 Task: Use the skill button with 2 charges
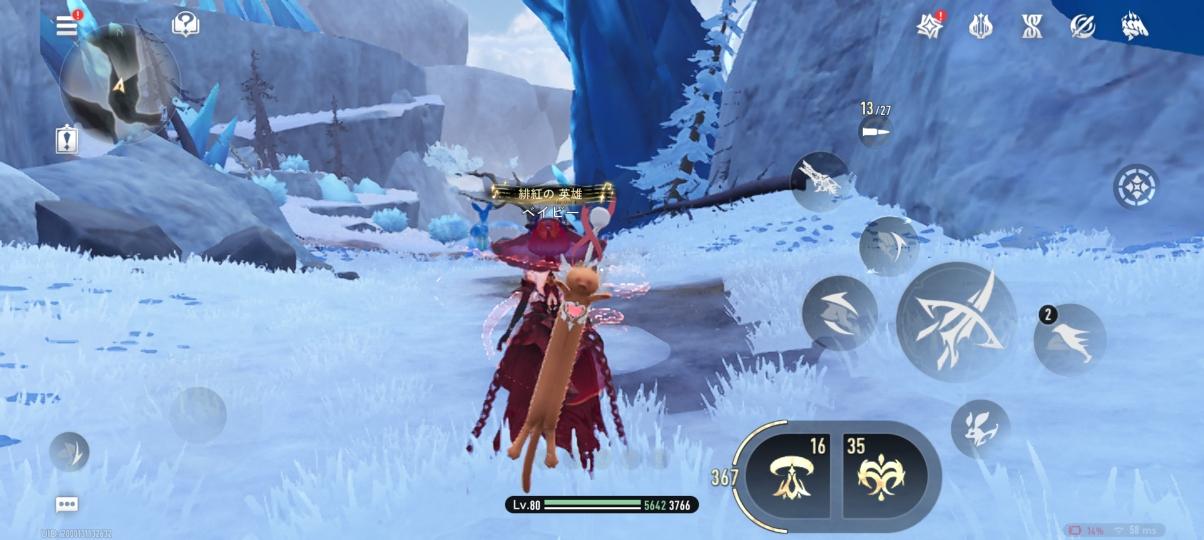(x=1070, y=340)
